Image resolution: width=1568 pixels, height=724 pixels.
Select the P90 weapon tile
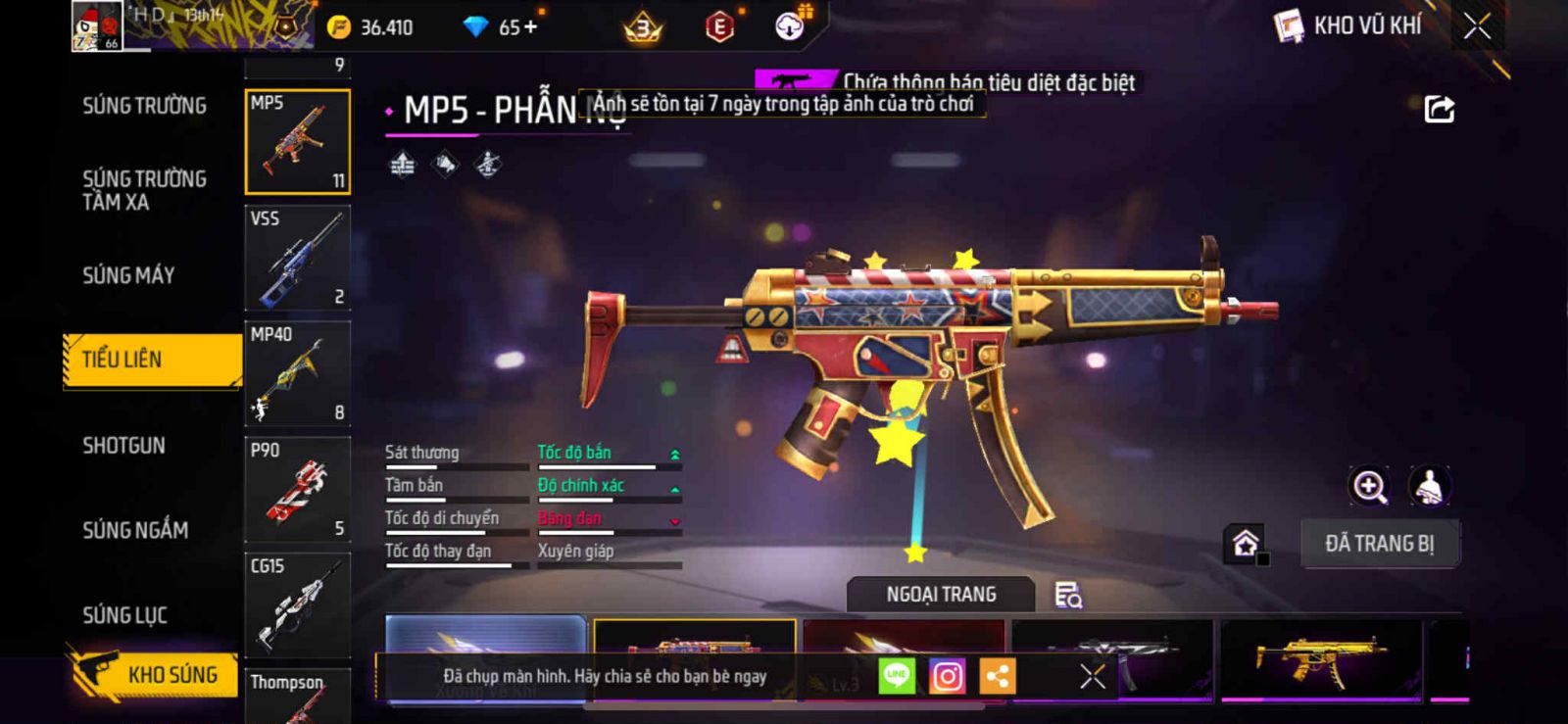tap(297, 489)
